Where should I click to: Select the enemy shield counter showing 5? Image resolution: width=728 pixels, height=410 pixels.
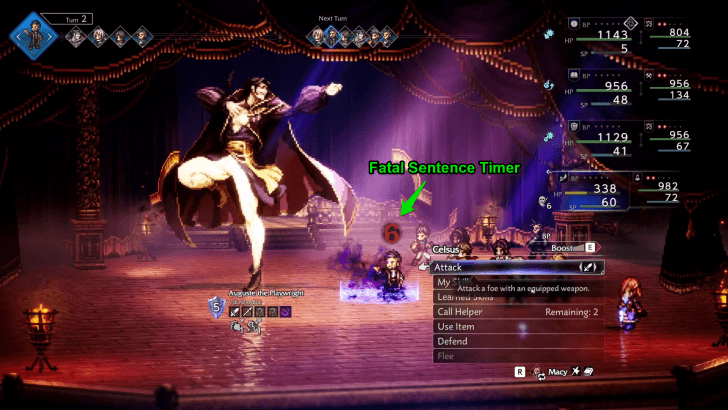pos(218,308)
